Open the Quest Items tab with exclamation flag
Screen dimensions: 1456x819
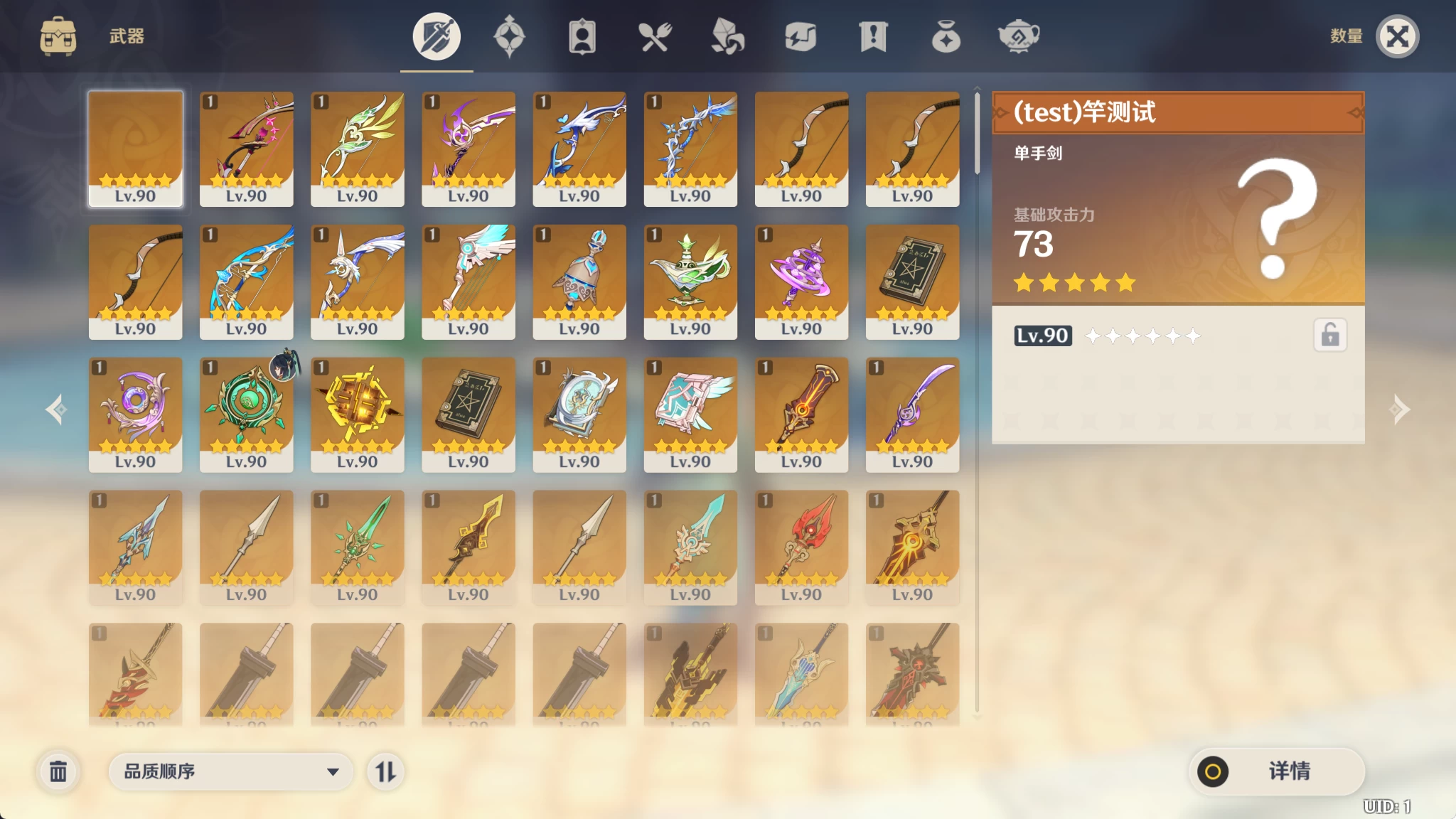point(873,36)
